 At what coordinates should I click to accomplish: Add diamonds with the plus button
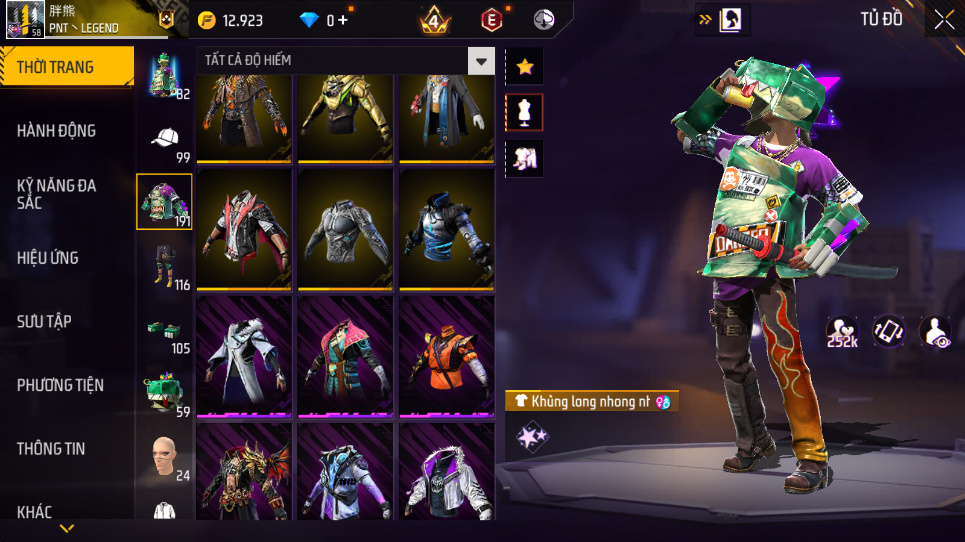click(x=343, y=20)
